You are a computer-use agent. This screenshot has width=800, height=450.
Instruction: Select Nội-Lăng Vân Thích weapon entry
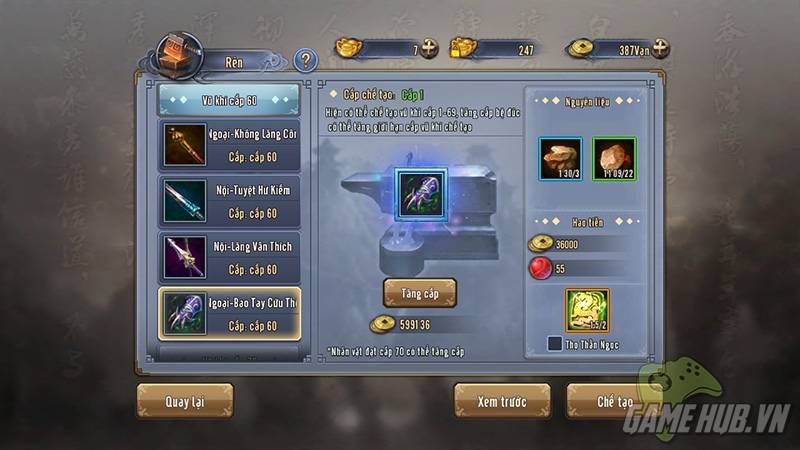(x=229, y=255)
